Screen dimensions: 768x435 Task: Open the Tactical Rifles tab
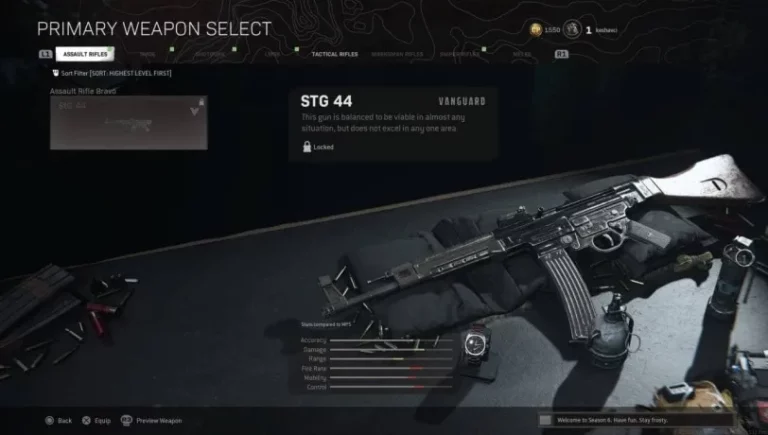pyautogui.click(x=335, y=54)
